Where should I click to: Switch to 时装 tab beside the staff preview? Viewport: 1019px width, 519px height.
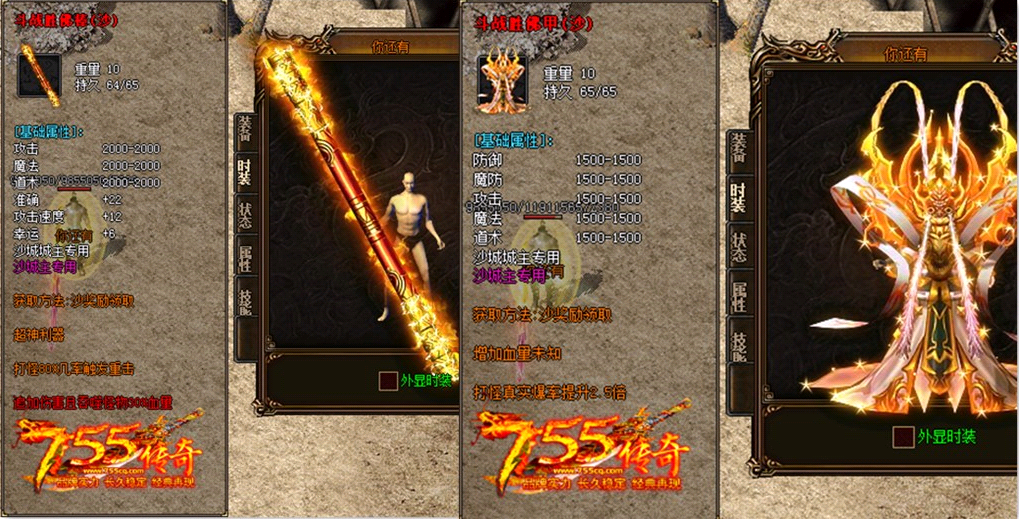point(244,172)
